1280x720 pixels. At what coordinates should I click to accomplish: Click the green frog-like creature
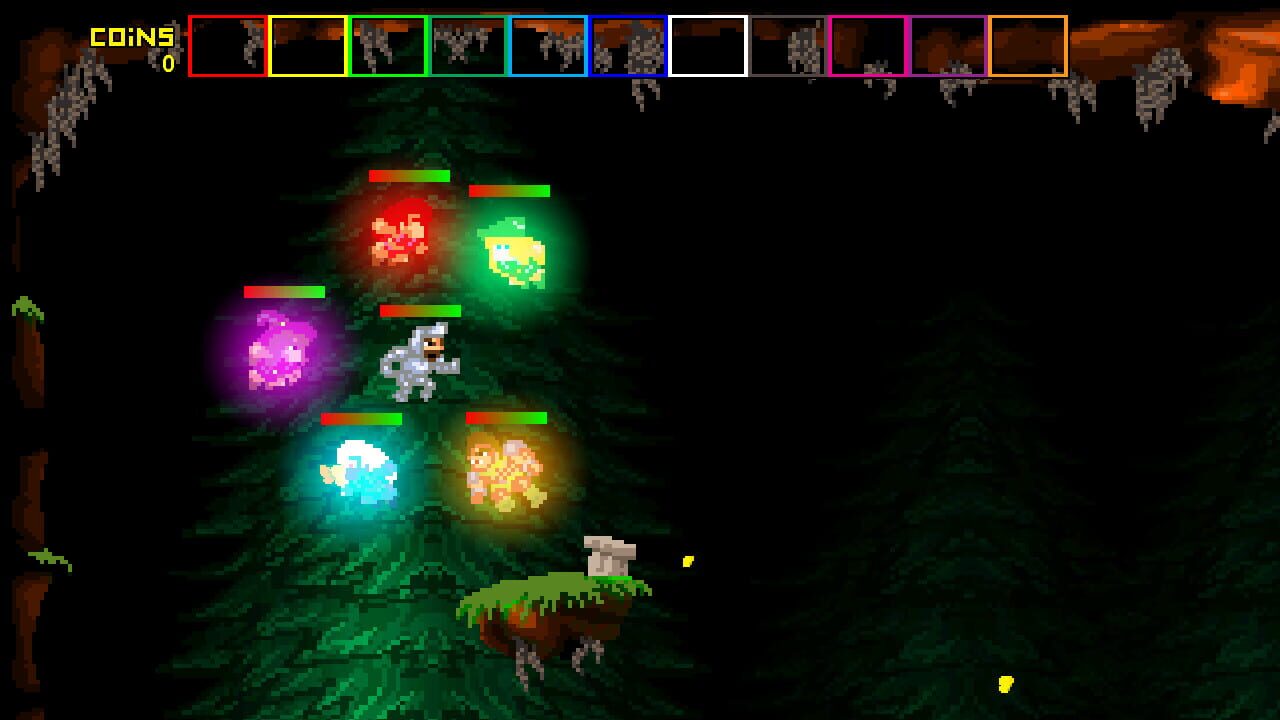(513, 250)
